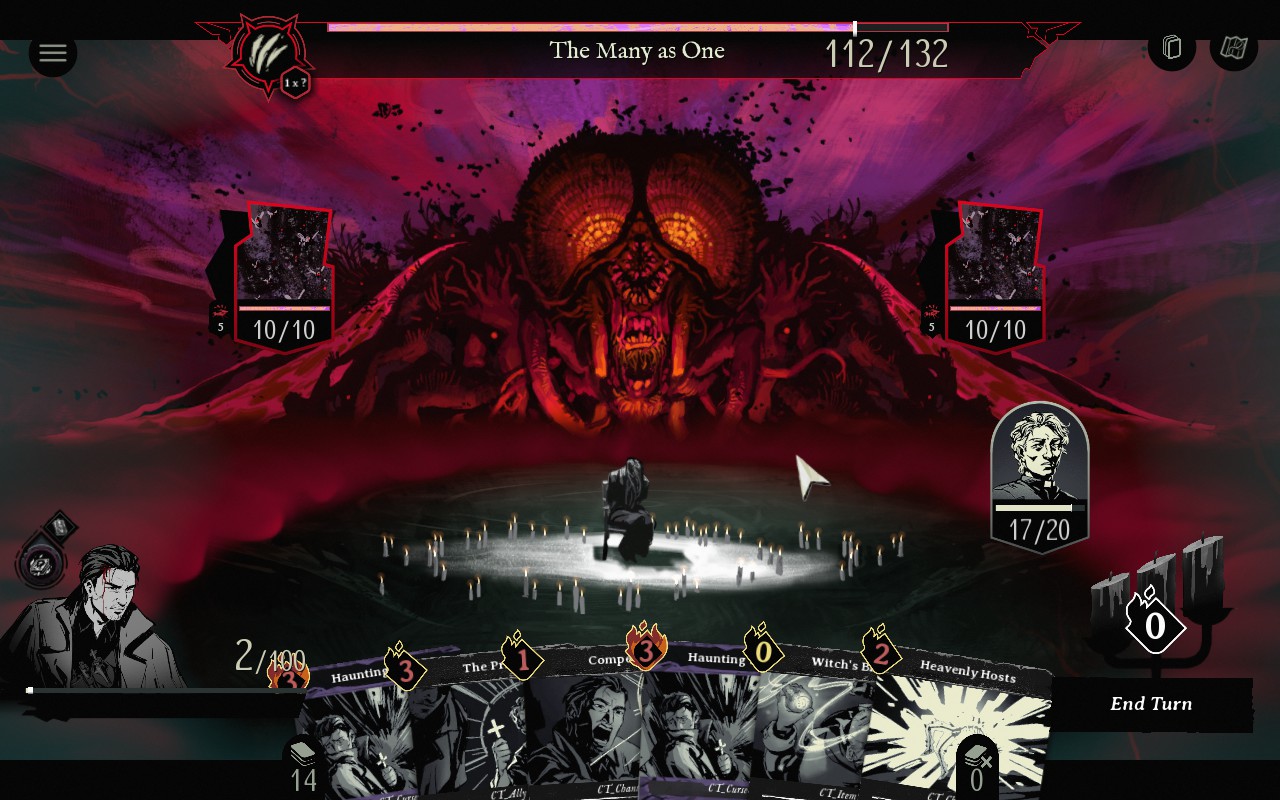Open the map icon top right
Screen dimensions: 1280x800
(x=1233, y=46)
